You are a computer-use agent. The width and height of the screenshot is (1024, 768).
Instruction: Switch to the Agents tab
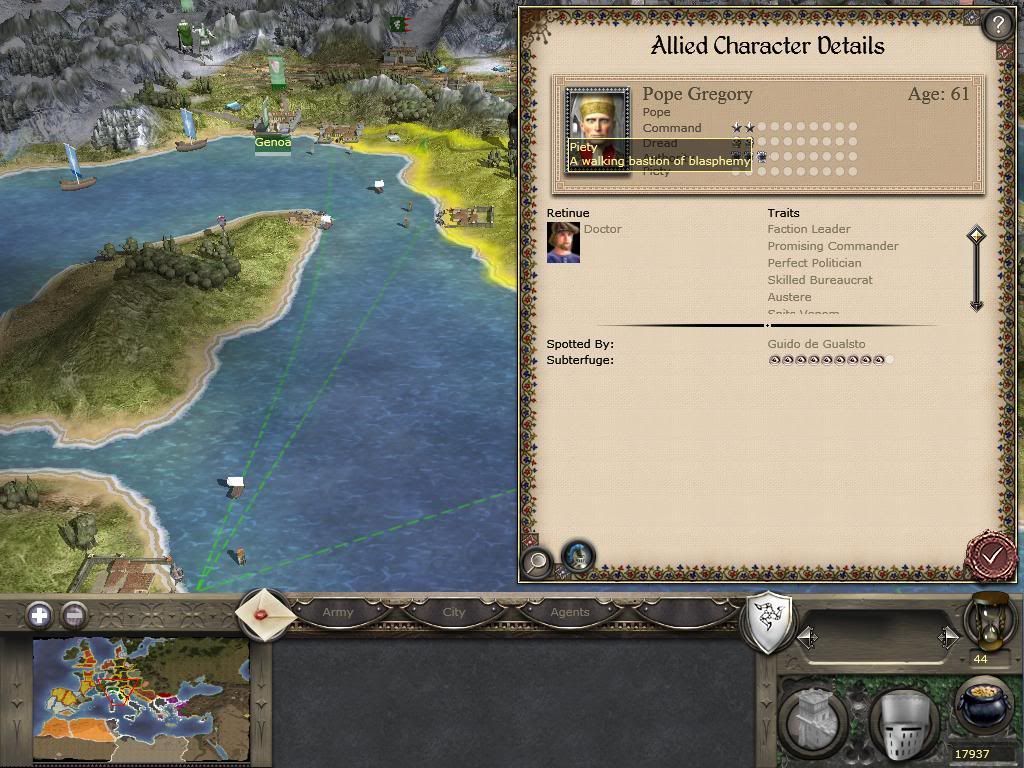570,612
